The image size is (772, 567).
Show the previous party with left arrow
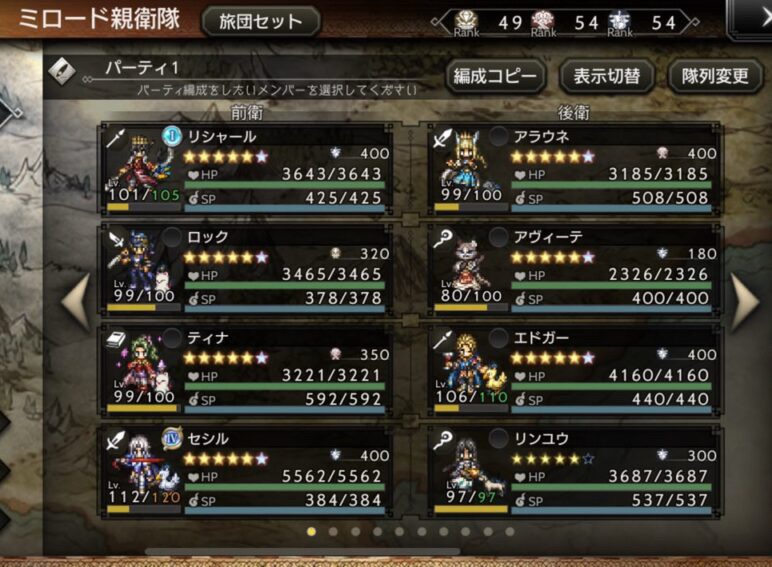77,302
